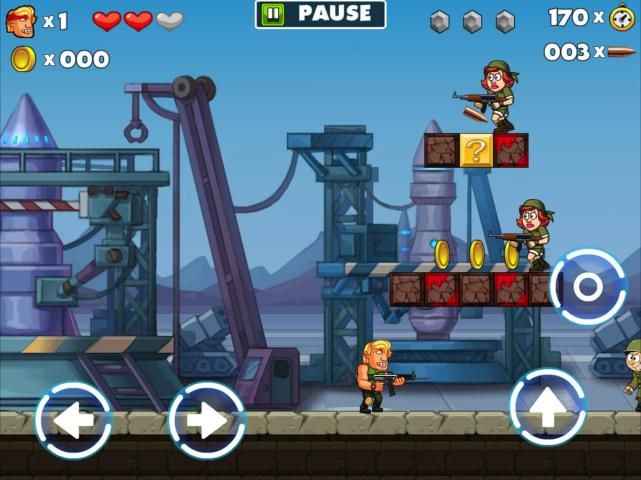Tap the left arrow movement button
Screen dimensions: 641x480
pos(73,421)
